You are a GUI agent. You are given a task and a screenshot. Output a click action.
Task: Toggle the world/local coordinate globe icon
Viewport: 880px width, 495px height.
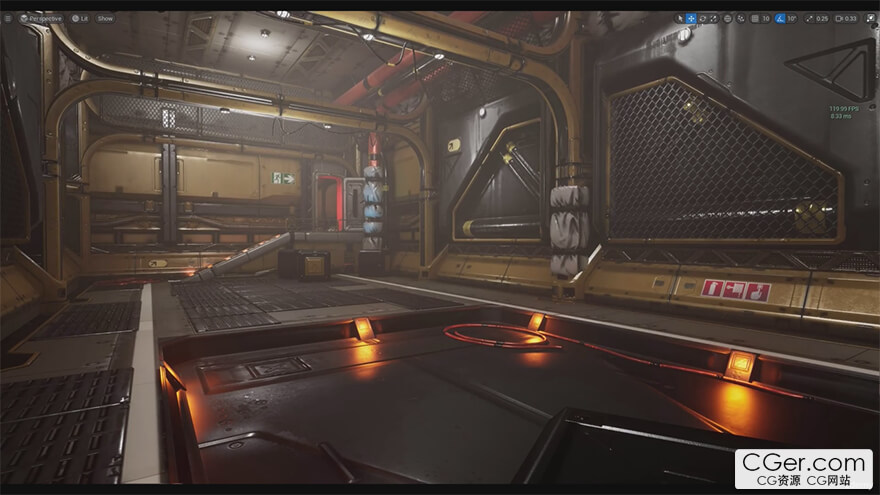click(728, 18)
